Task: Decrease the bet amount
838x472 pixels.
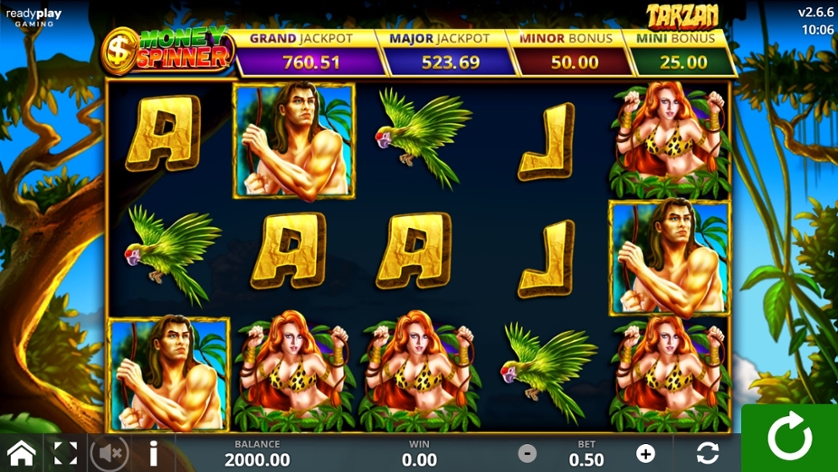Action: 527,454
